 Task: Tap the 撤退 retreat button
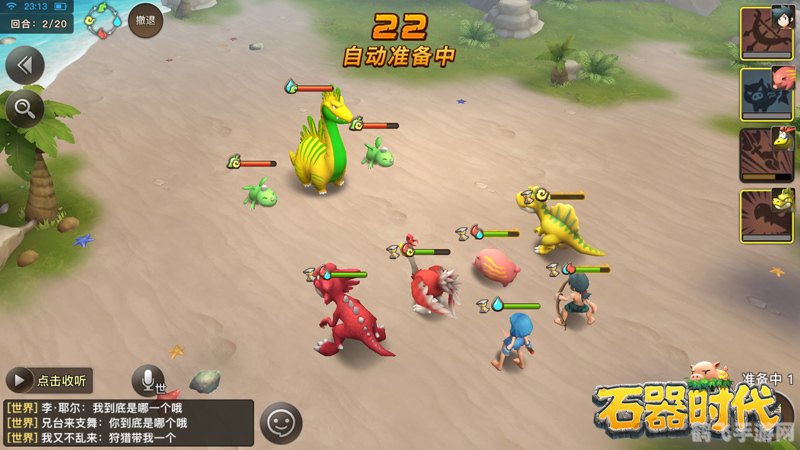click(x=146, y=20)
